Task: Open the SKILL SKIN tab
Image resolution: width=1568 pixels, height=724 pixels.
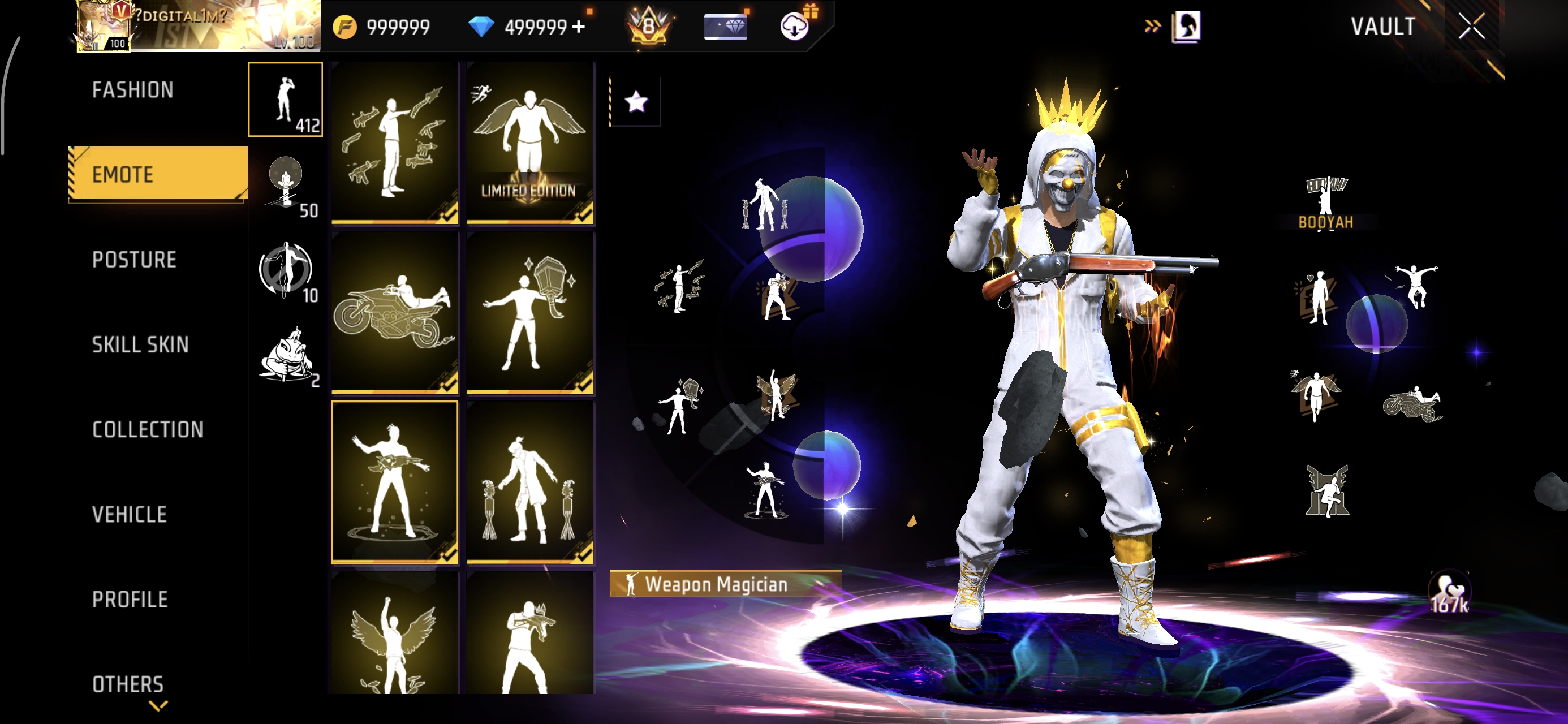Action: tap(141, 344)
